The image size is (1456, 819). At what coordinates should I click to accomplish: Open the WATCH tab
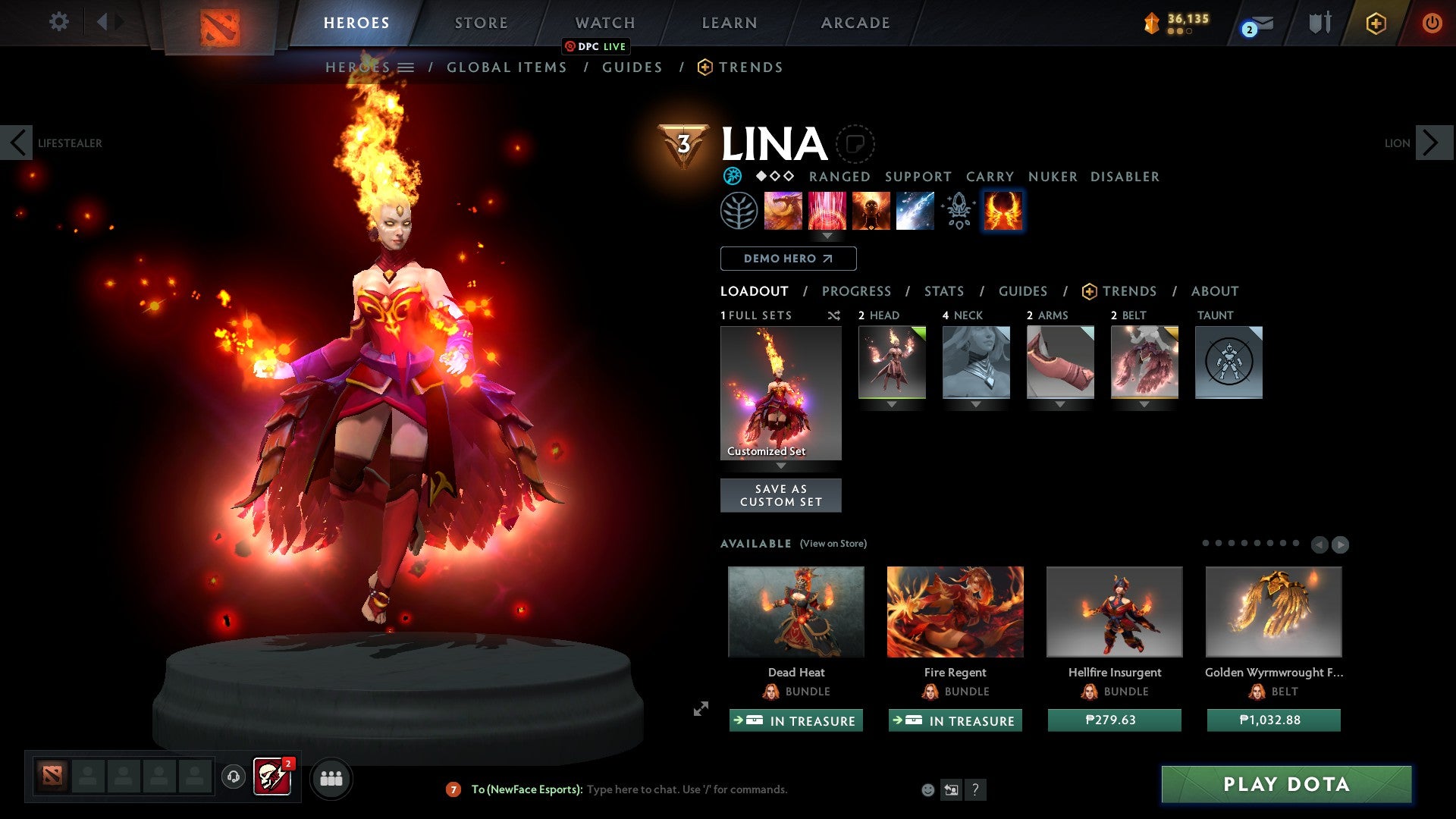(604, 22)
